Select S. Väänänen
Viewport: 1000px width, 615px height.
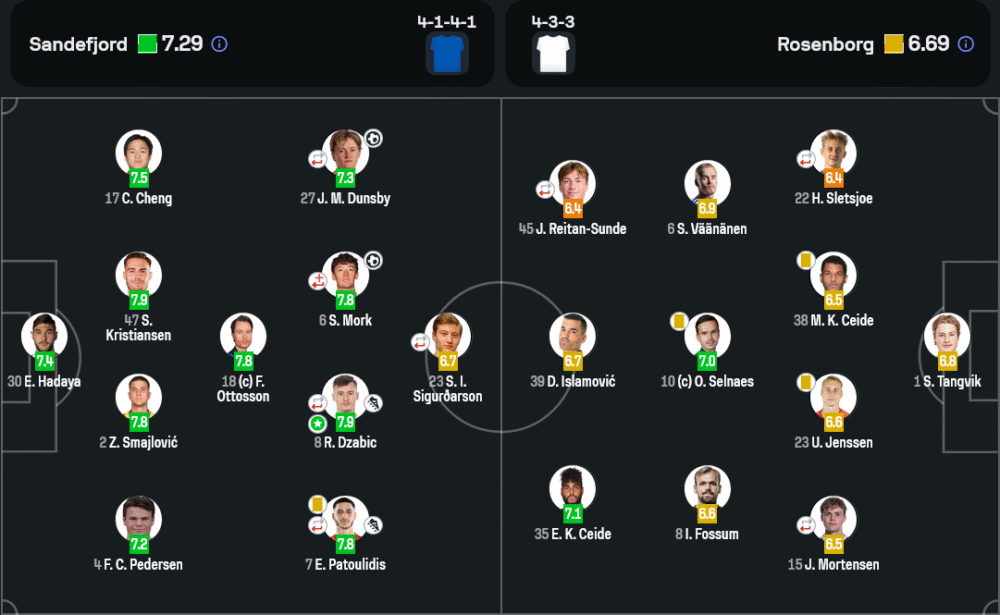707,184
